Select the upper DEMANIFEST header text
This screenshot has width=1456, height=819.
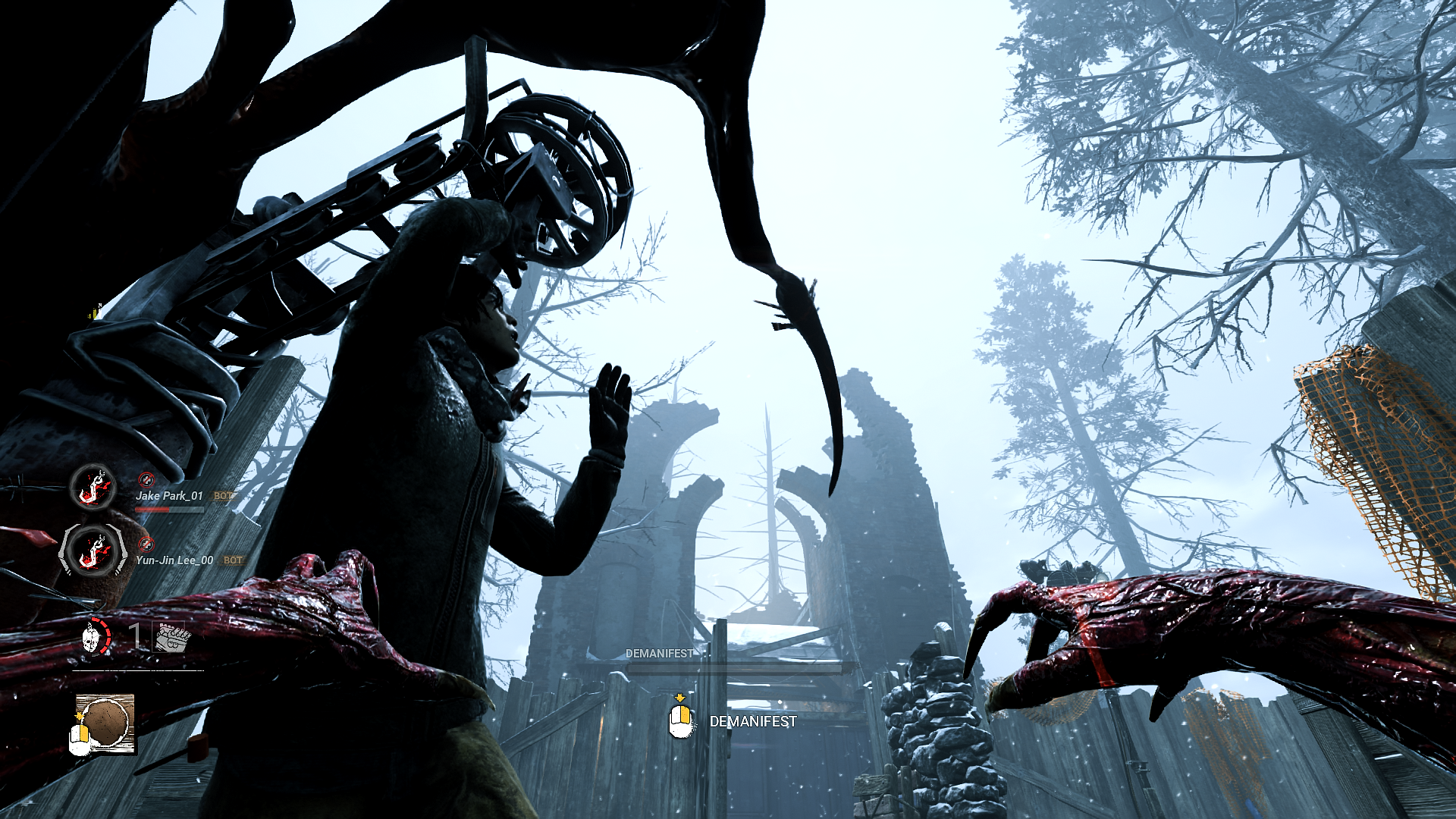click(x=659, y=653)
